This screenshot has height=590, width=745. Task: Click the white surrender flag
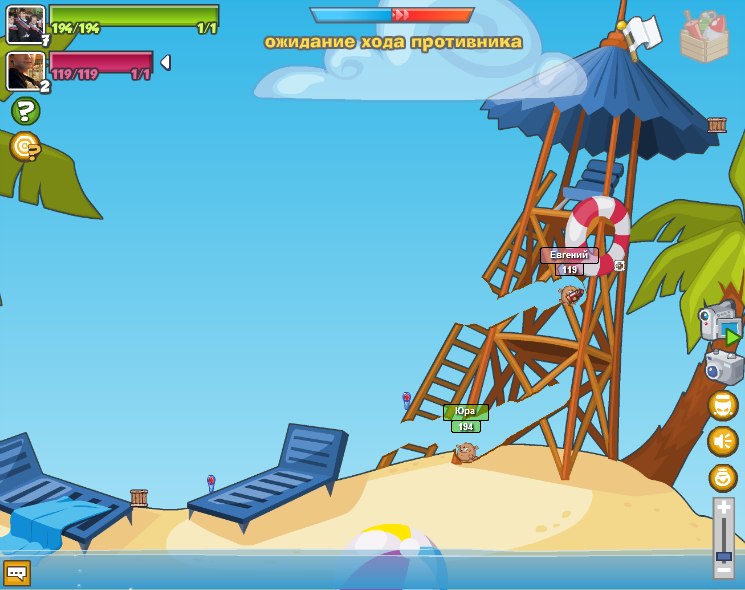pos(643,32)
